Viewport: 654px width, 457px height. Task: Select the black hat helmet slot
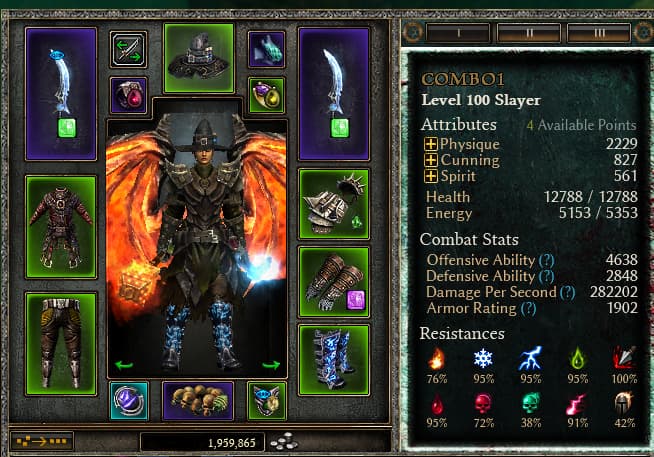pyautogui.click(x=198, y=57)
